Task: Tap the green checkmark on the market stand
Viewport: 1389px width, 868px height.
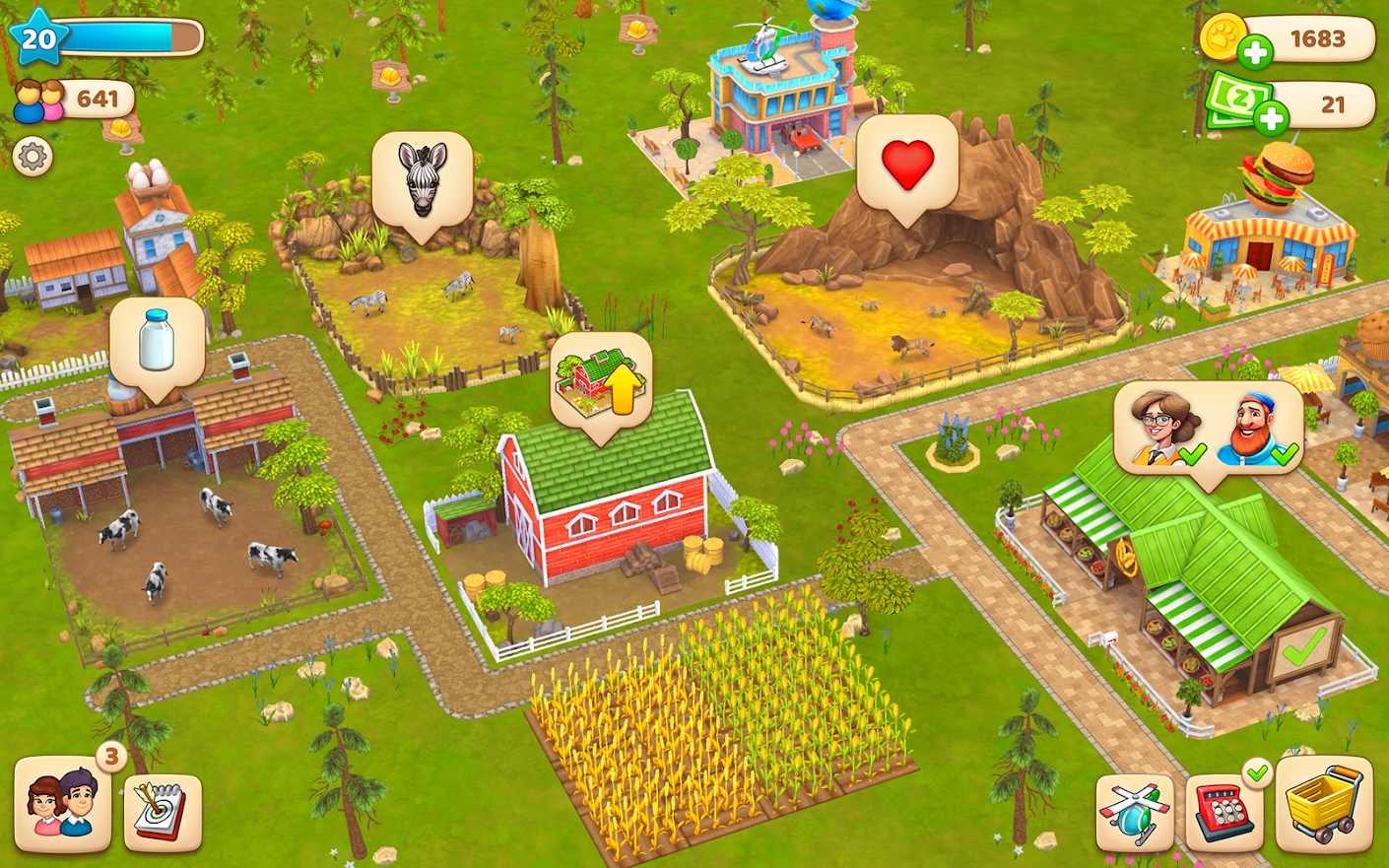Action: click(1299, 645)
